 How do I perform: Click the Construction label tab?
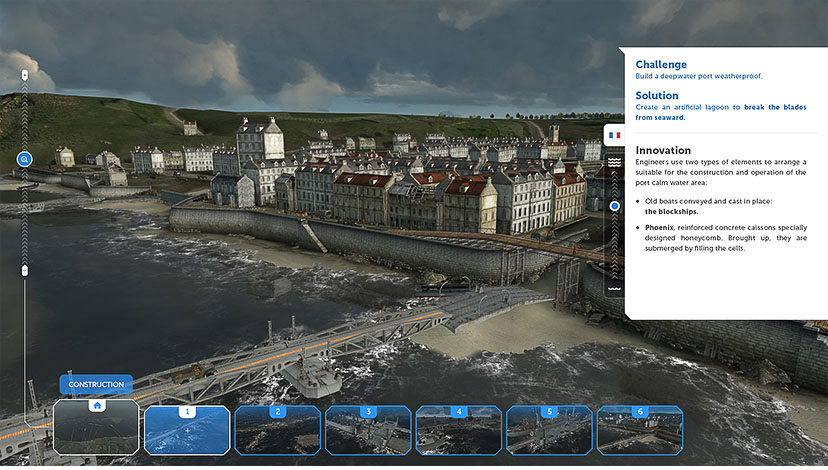point(96,384)
